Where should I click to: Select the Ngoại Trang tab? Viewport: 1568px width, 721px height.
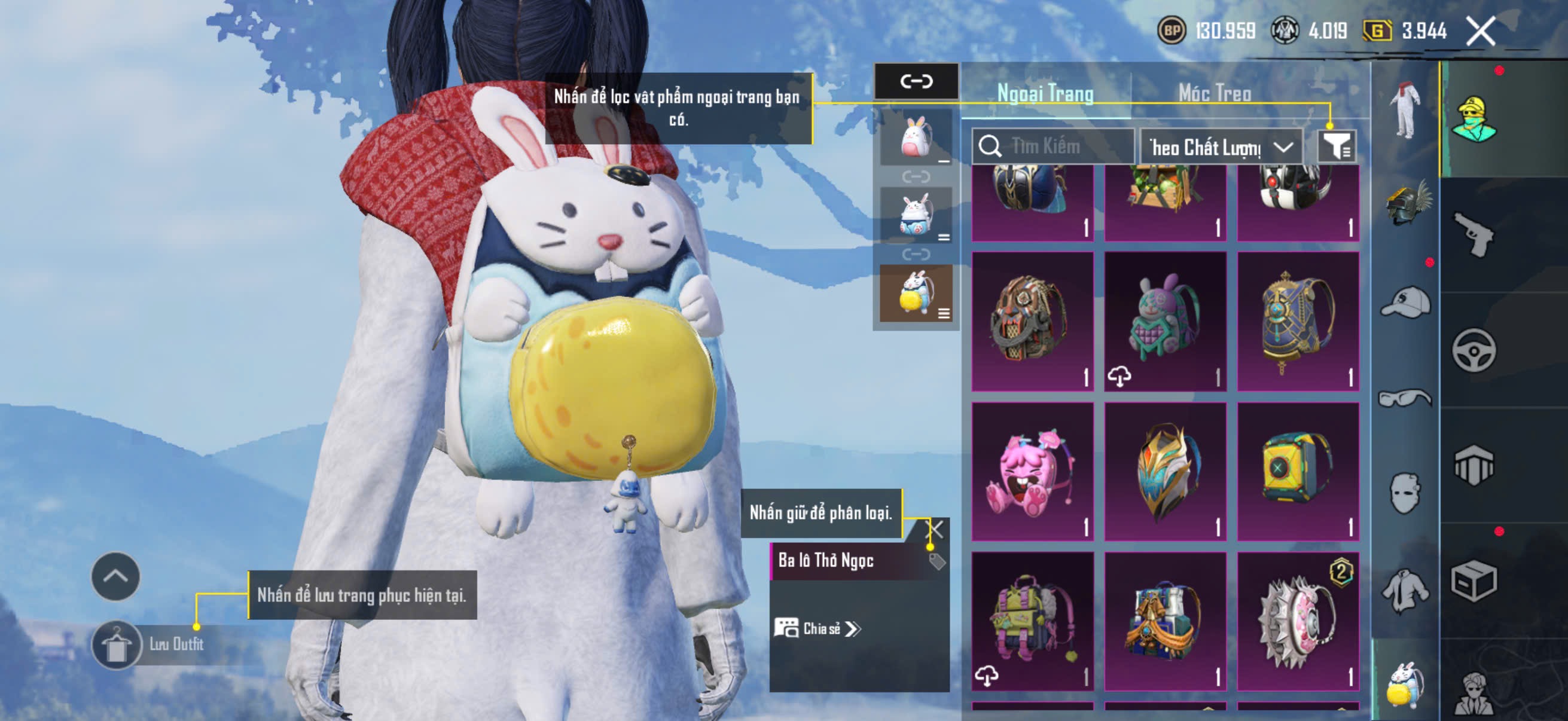(x=1045, y=93)
